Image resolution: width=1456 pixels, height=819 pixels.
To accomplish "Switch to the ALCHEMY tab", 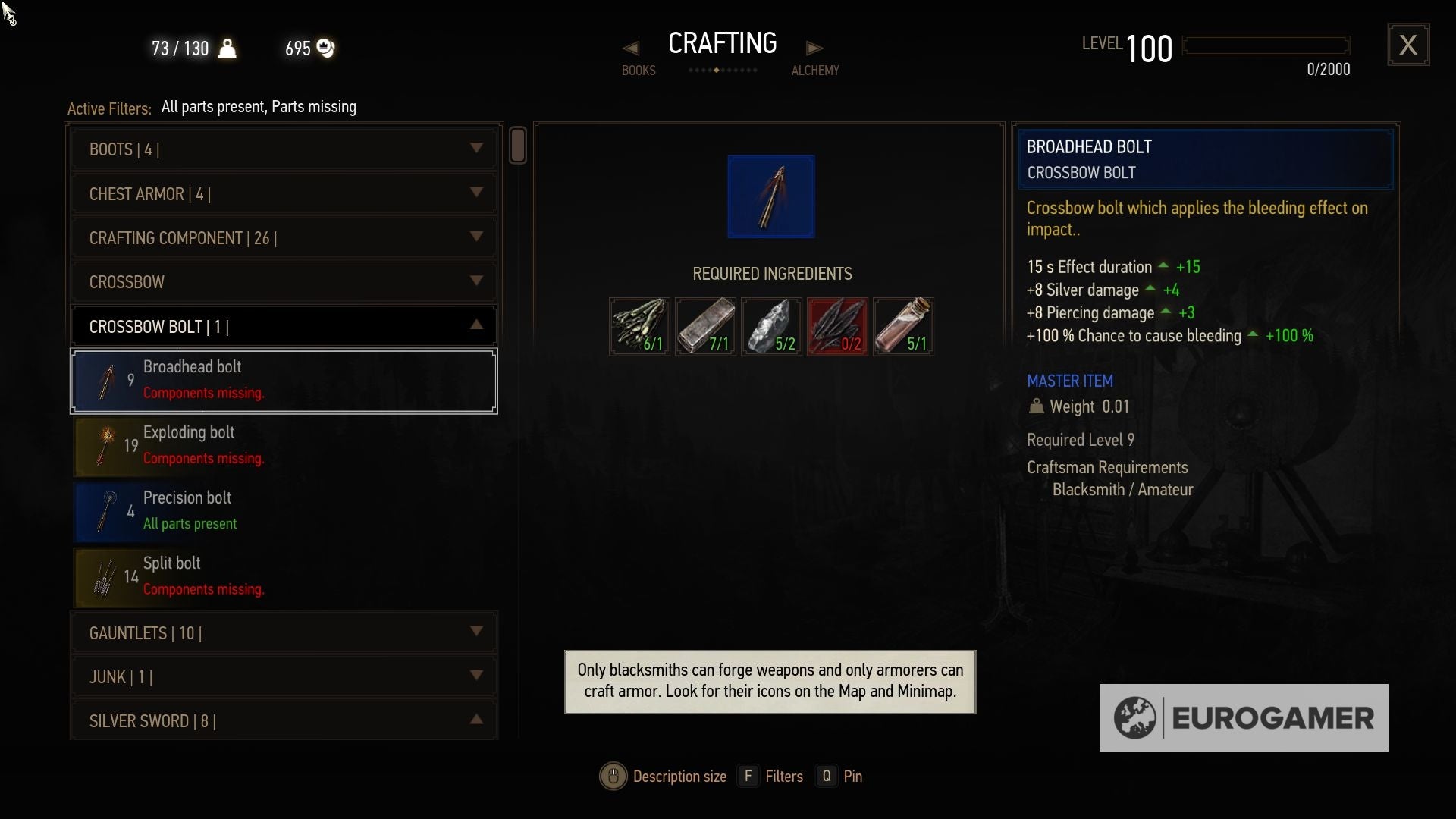I will [x=815, y=57].
